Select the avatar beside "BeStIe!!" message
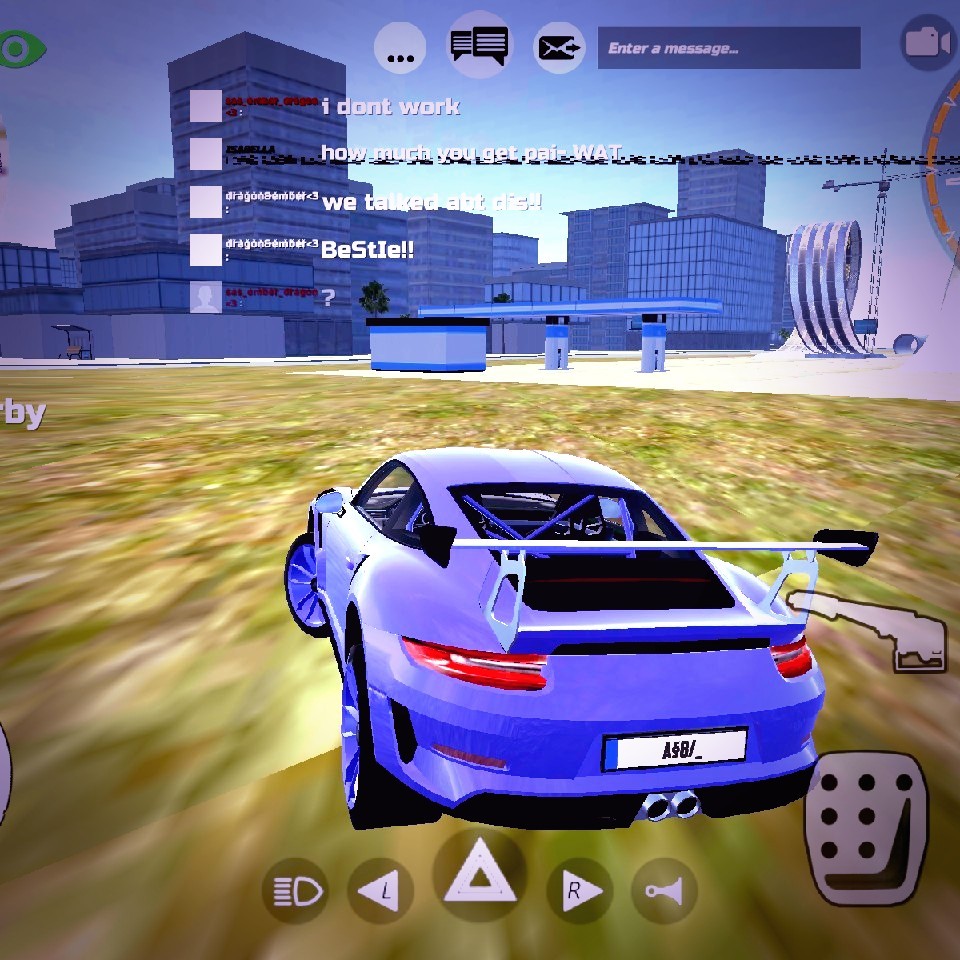Screen dimensions: 960x960 [x=206, y=250]
